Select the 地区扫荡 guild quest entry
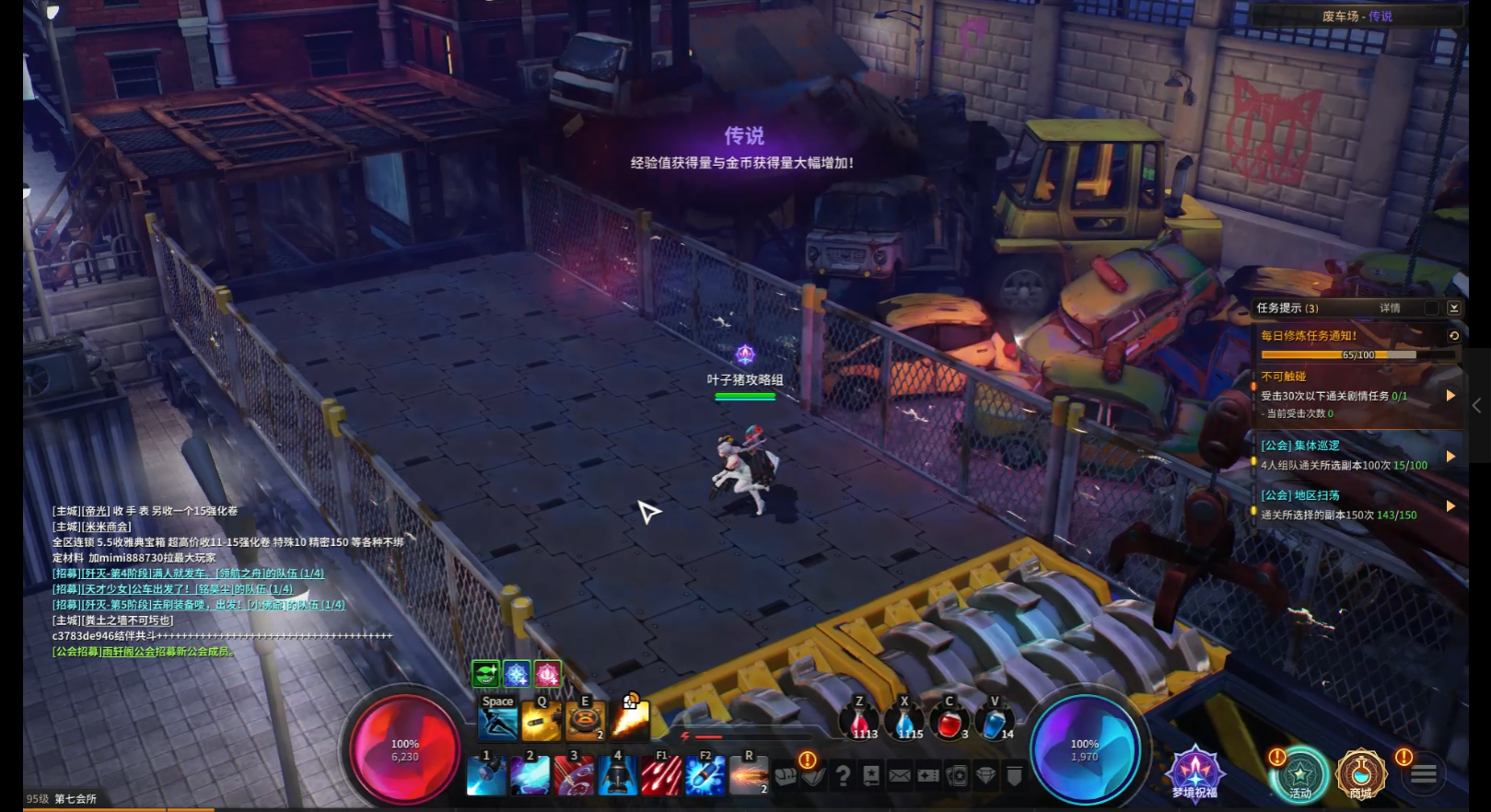1491x812 pixels. (1345, 505)
